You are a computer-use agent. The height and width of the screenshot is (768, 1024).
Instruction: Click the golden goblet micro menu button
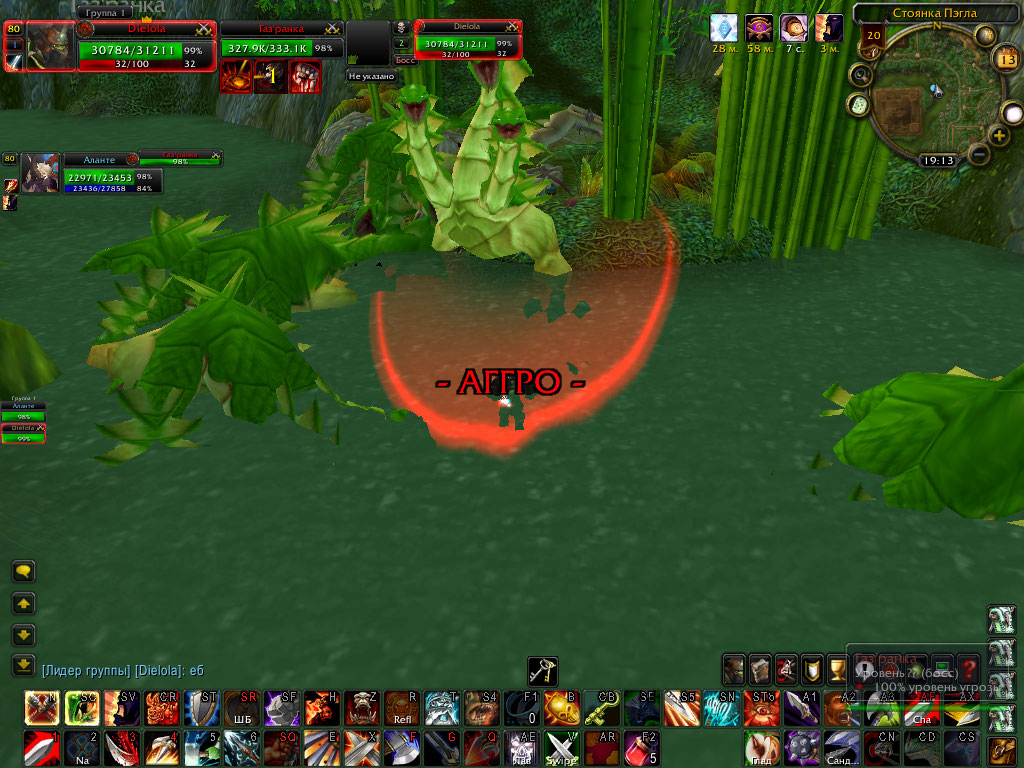click(812, 667)
